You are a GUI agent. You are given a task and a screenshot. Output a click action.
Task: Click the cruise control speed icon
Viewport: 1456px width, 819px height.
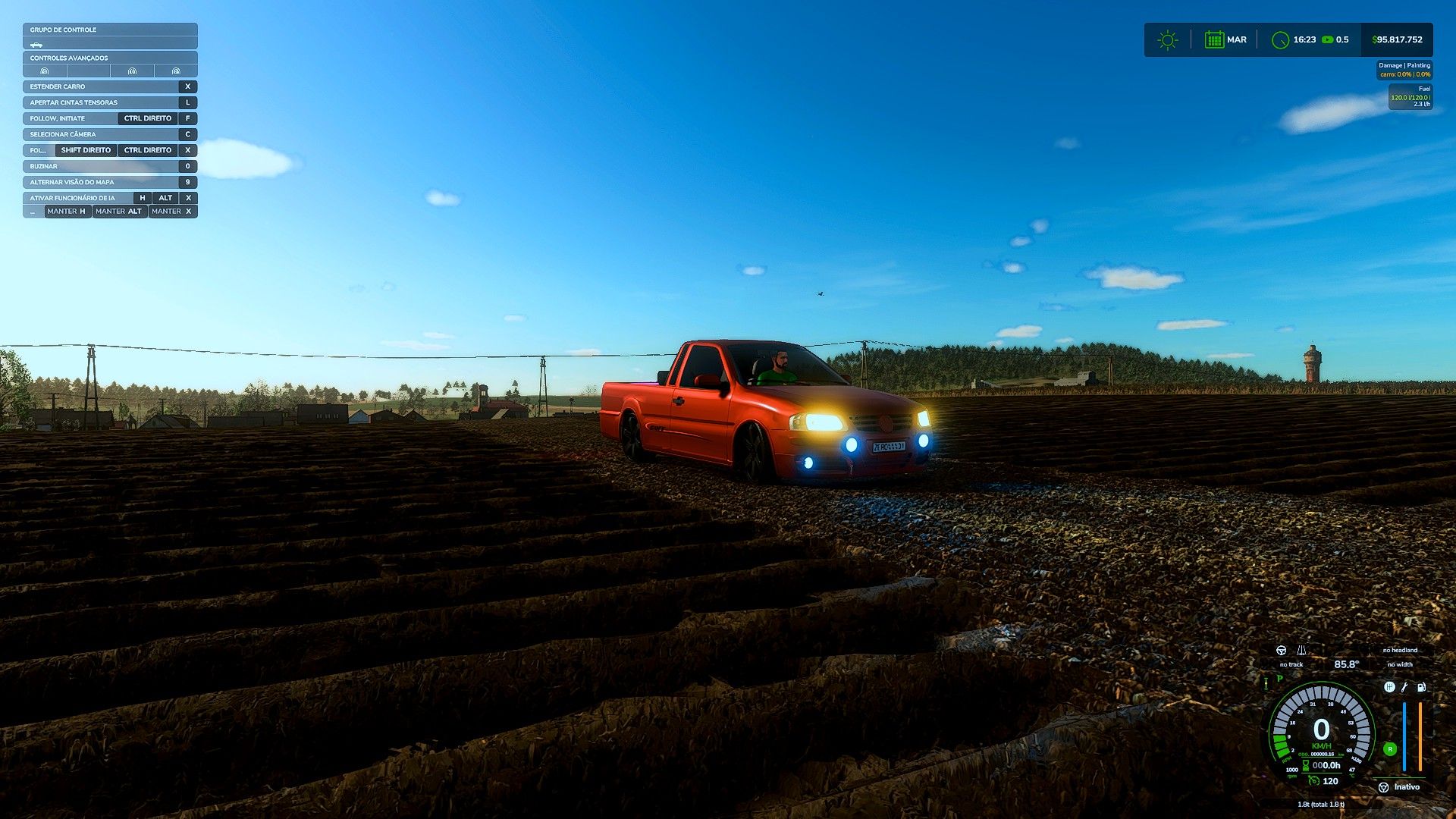coord(1313,780)
